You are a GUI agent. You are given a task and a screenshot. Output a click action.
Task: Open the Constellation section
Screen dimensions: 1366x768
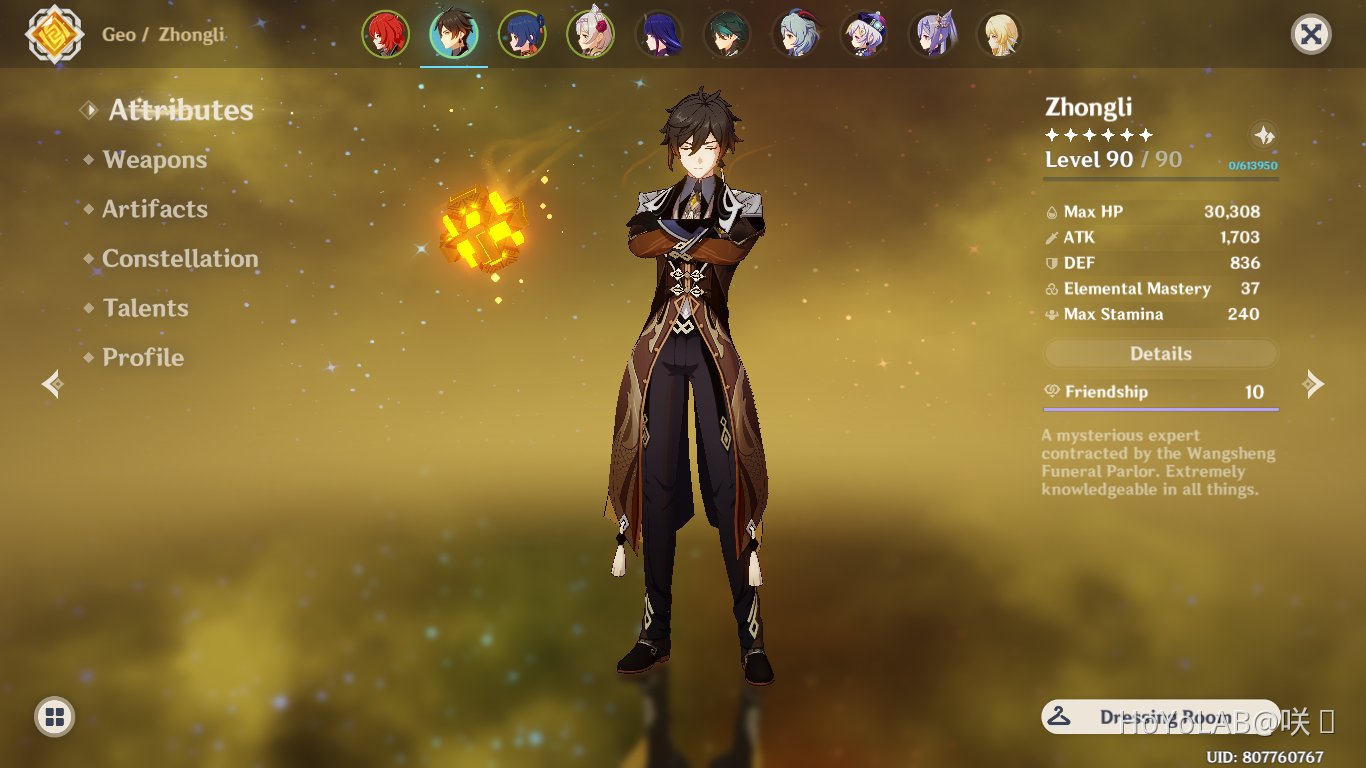point(179,258)
